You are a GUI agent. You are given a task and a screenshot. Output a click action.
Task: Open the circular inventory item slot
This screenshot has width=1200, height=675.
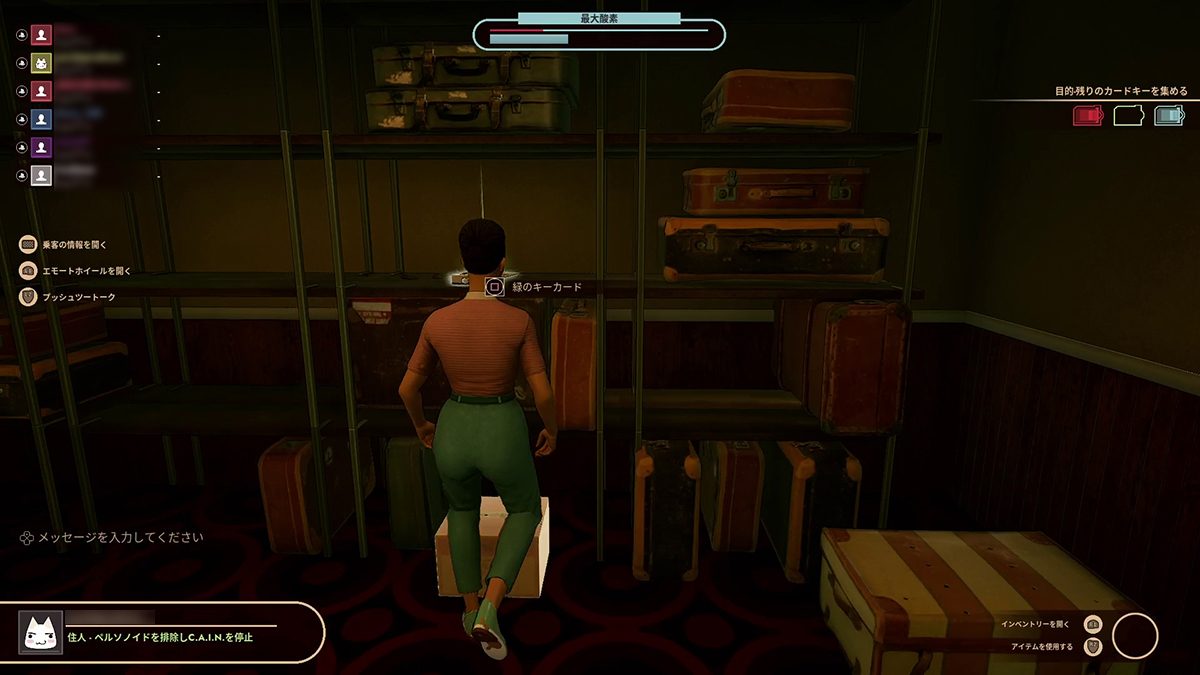coord(1134,636)
